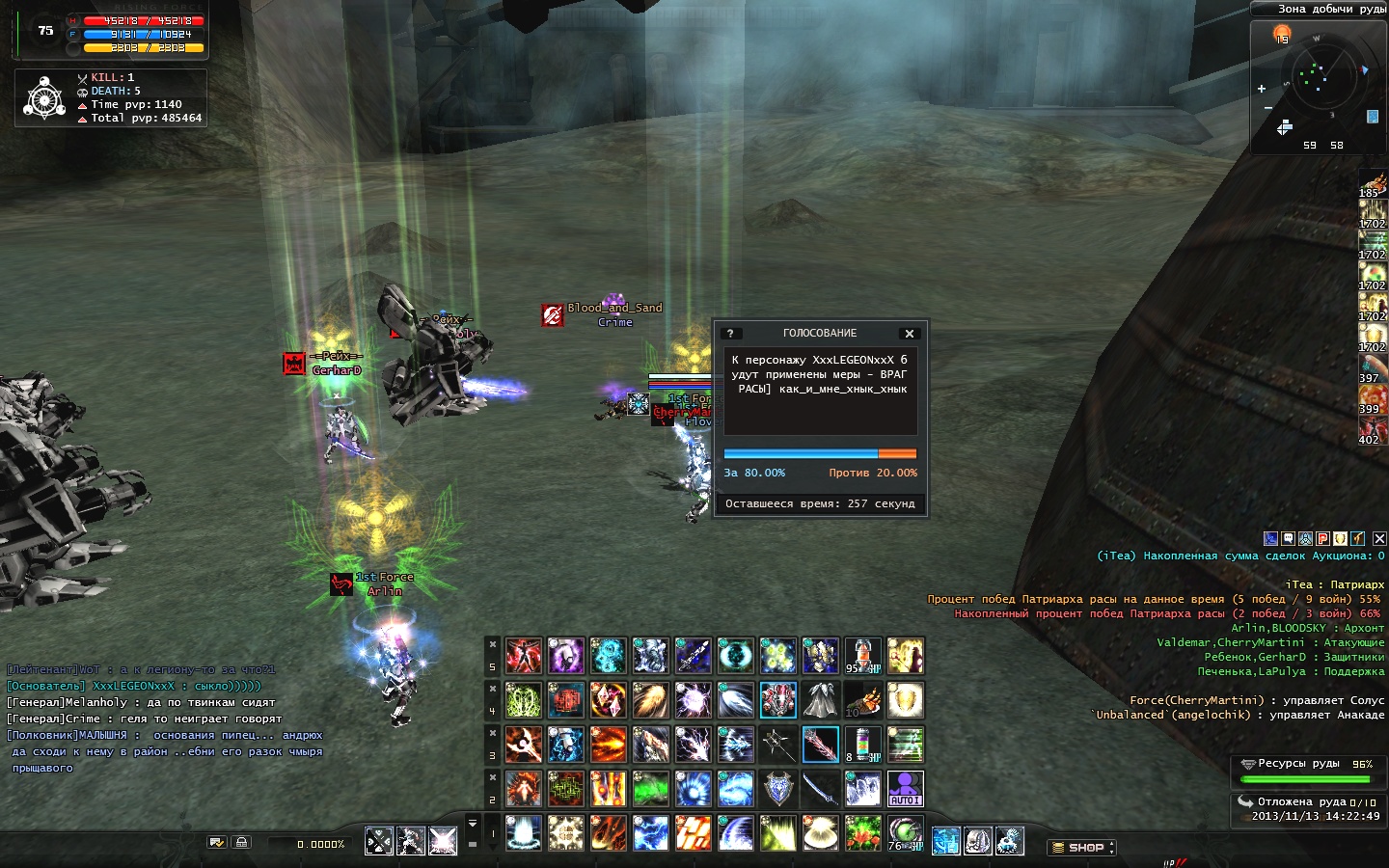Open the blue map book icon
The height and width of the screenshot is (868, 1389).
pyautogui.click(x=1373, y=117)
